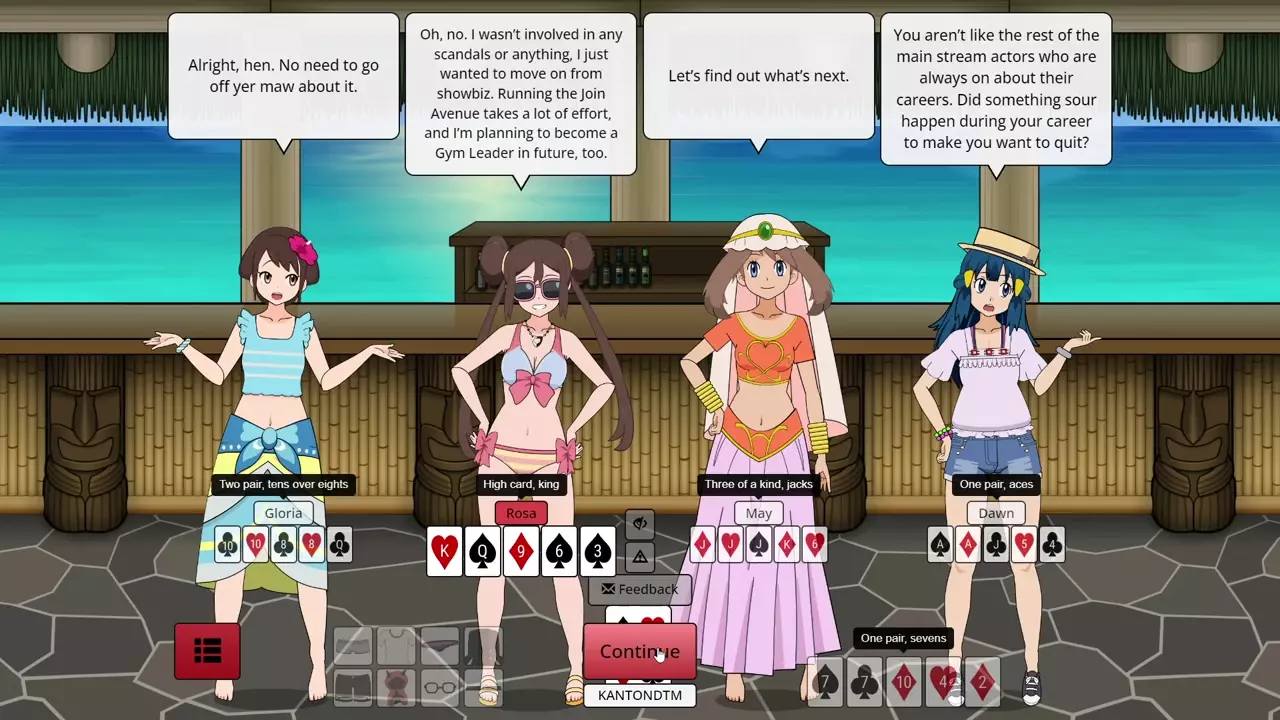This screenshot has height=720, width=1280.
Task: Open the red list menu button
Action: tap(207, 651)
